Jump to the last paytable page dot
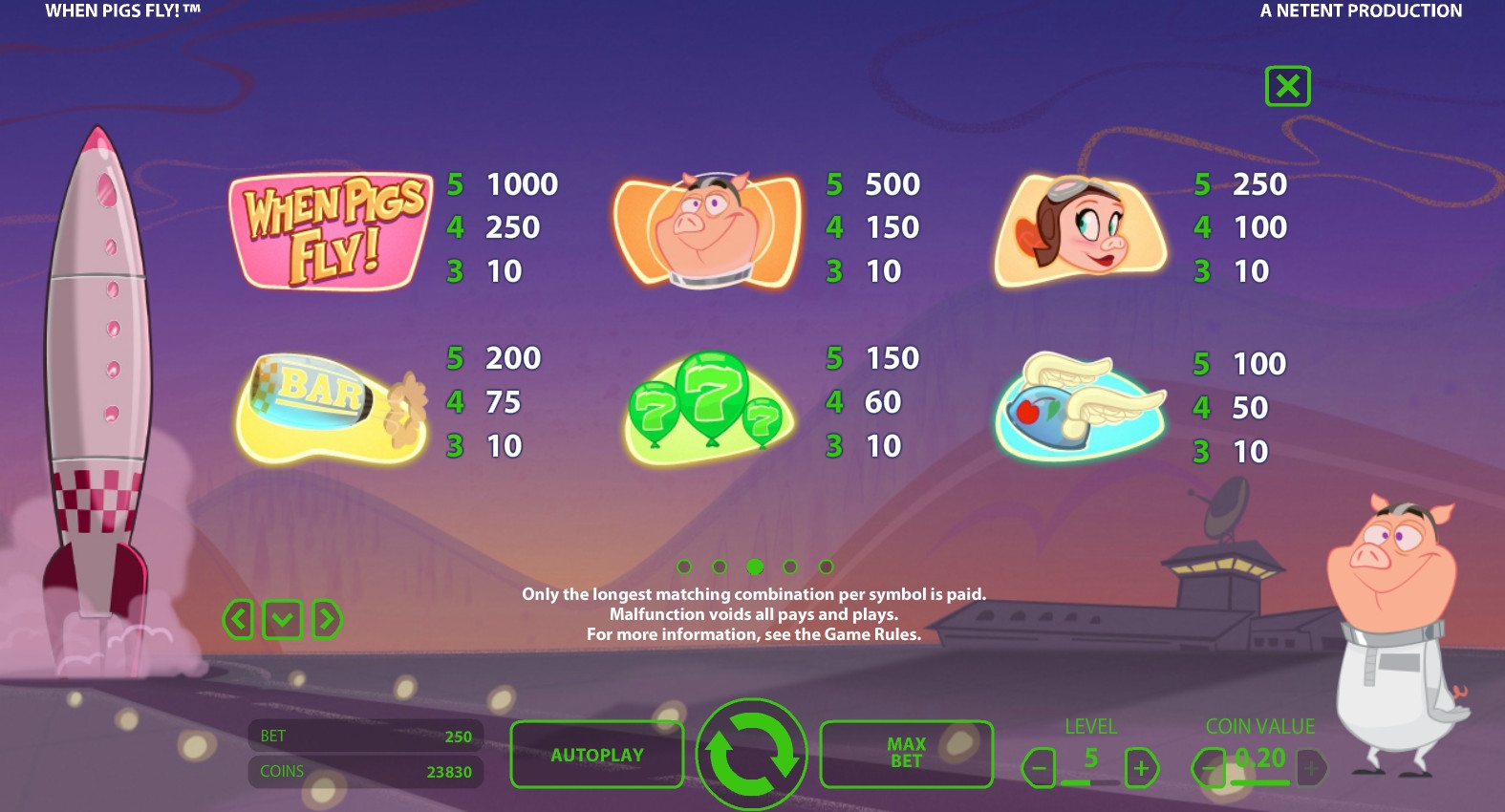Image resolution: width=1505 pixels, height=812 pixels. pos(827,566)
